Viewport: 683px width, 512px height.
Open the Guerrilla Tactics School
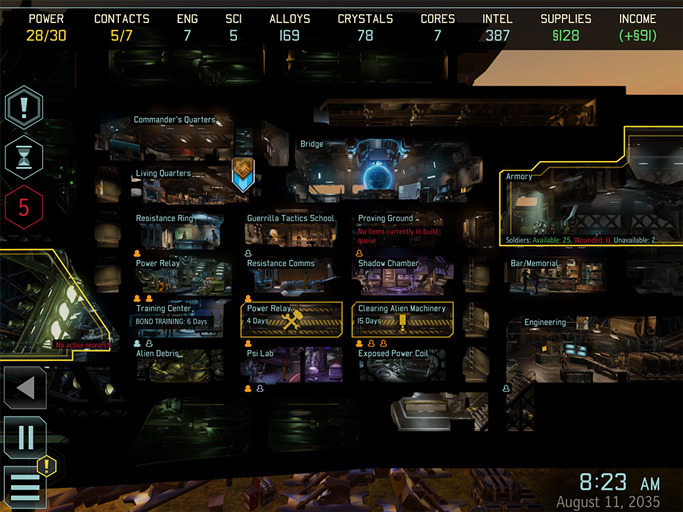pos(292,232)
